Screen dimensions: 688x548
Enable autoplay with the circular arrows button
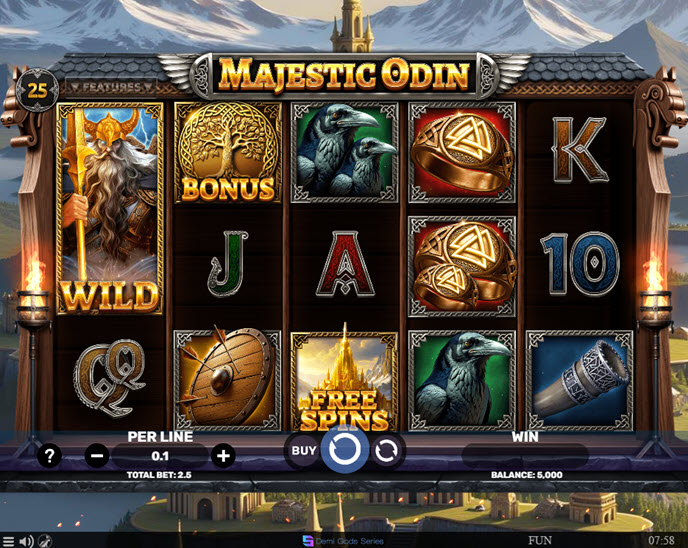[x=386, y=452]
